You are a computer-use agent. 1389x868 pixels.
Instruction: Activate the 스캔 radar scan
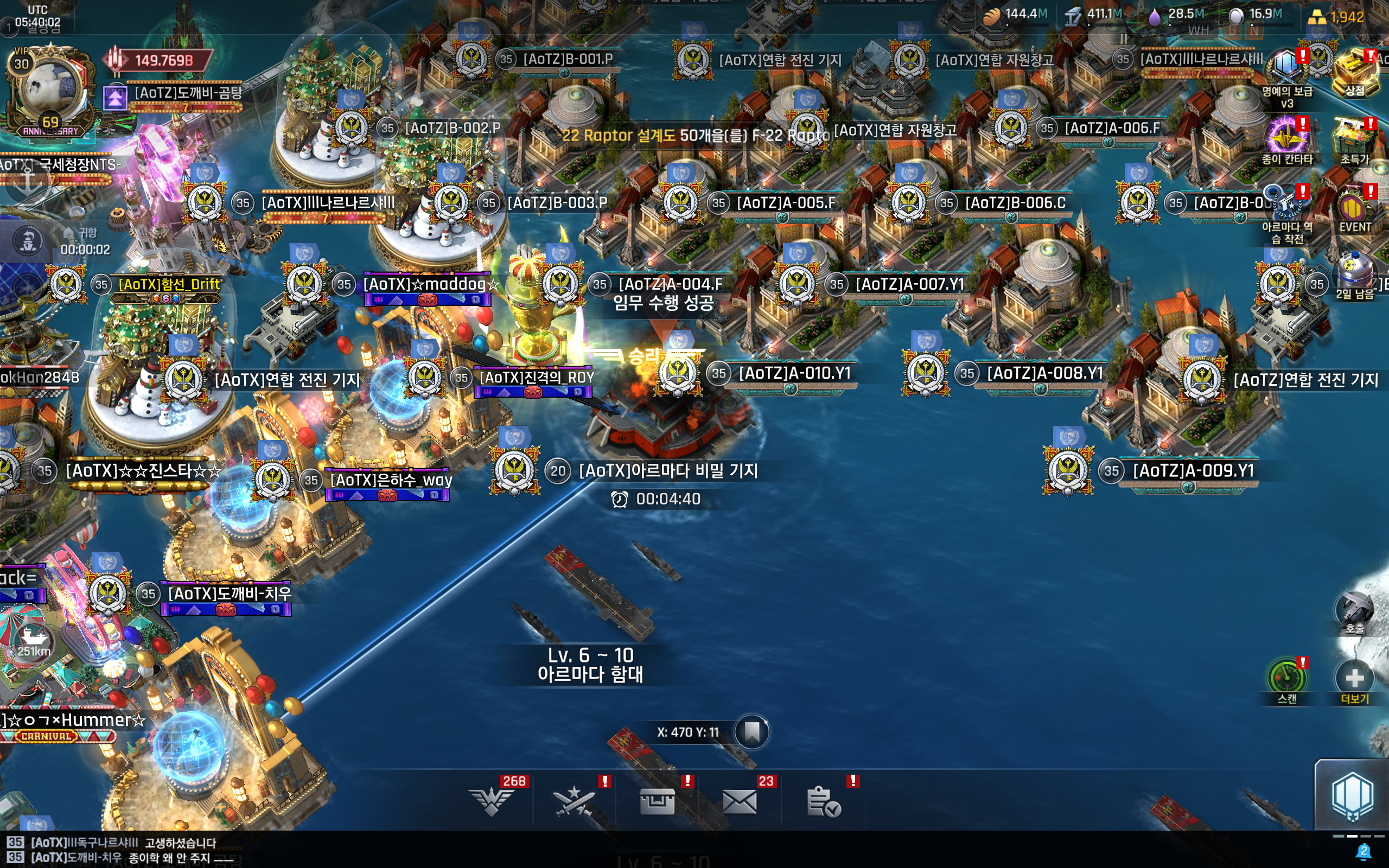[1286, 679]
